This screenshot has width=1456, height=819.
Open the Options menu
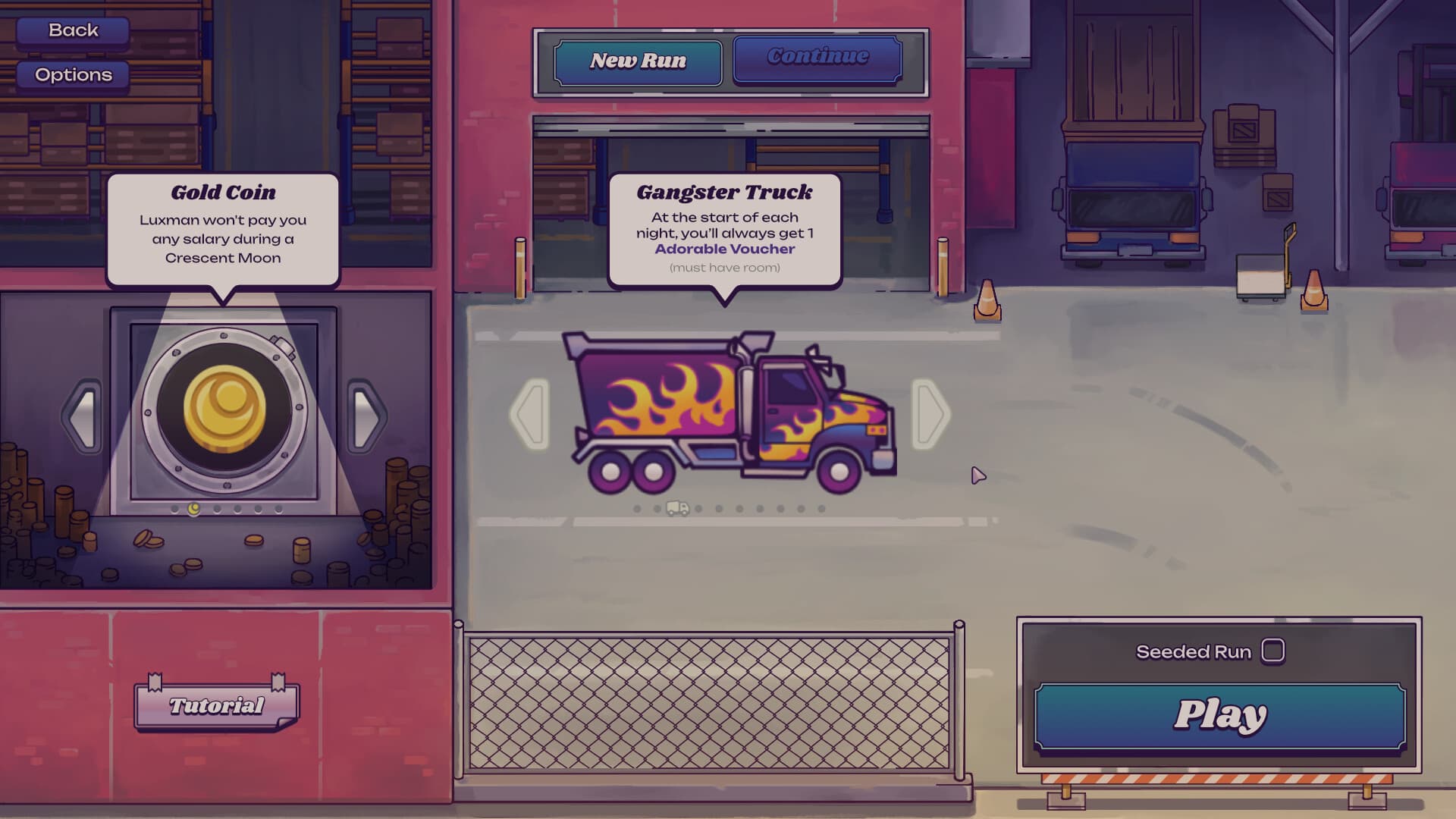point(73,74)
